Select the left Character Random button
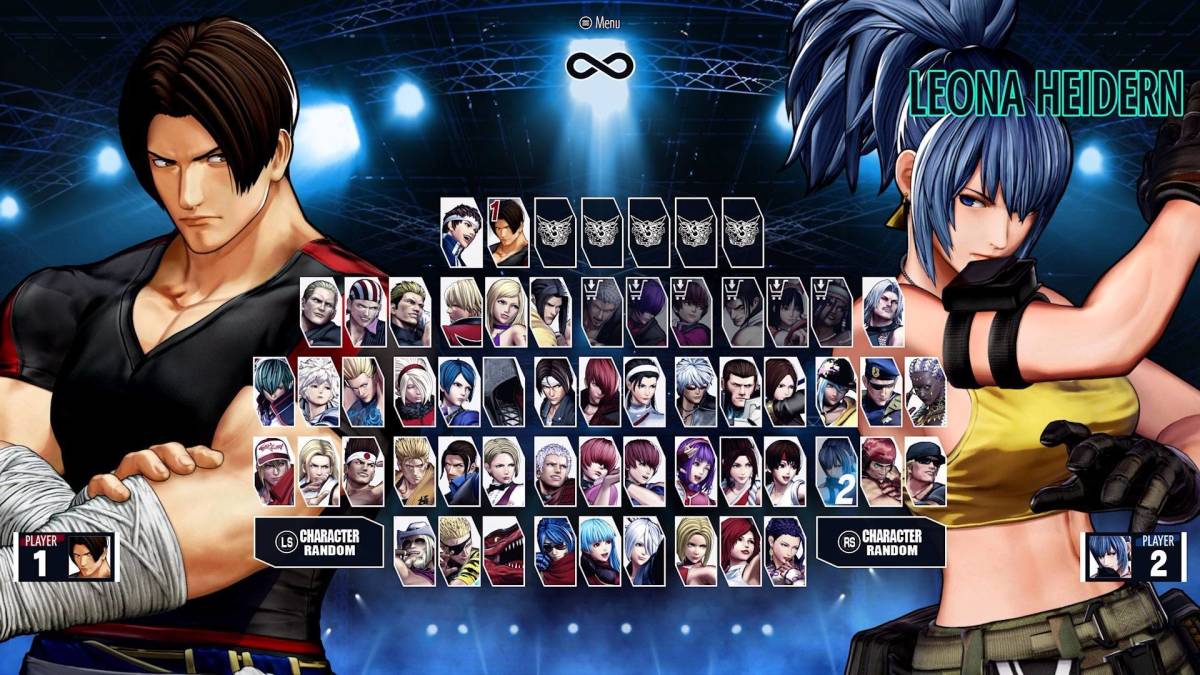This screenshot has width=1200, height=675. (319, 542)
